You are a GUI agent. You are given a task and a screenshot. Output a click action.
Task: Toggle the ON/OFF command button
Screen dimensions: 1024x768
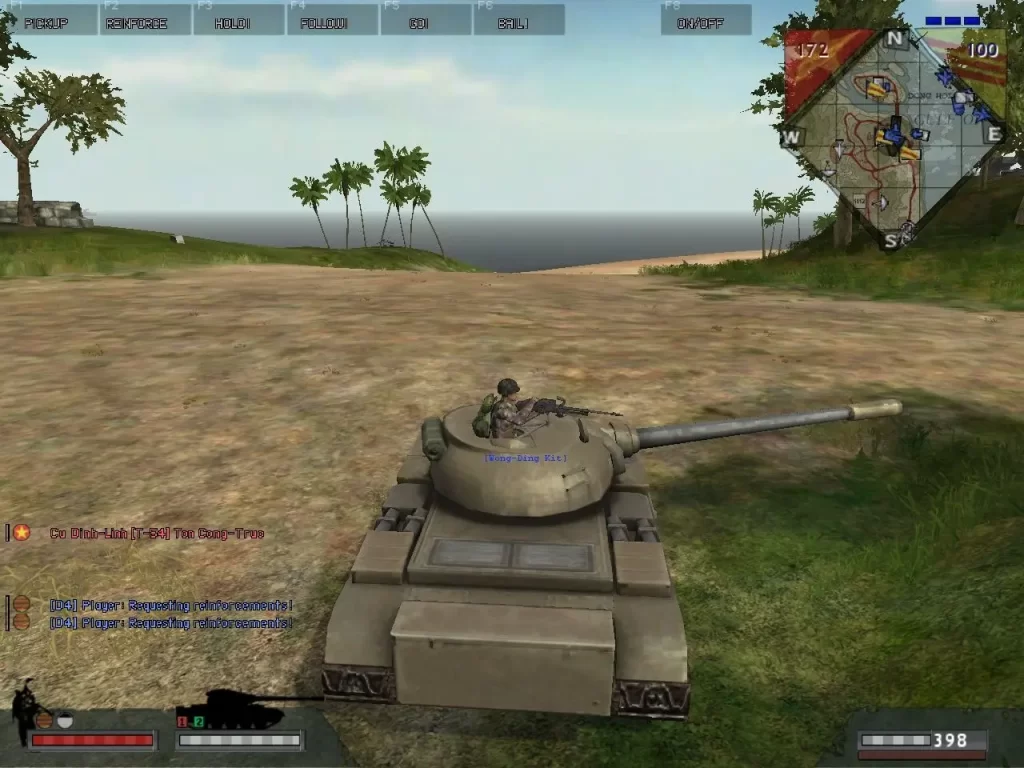[x=706, y=20]
